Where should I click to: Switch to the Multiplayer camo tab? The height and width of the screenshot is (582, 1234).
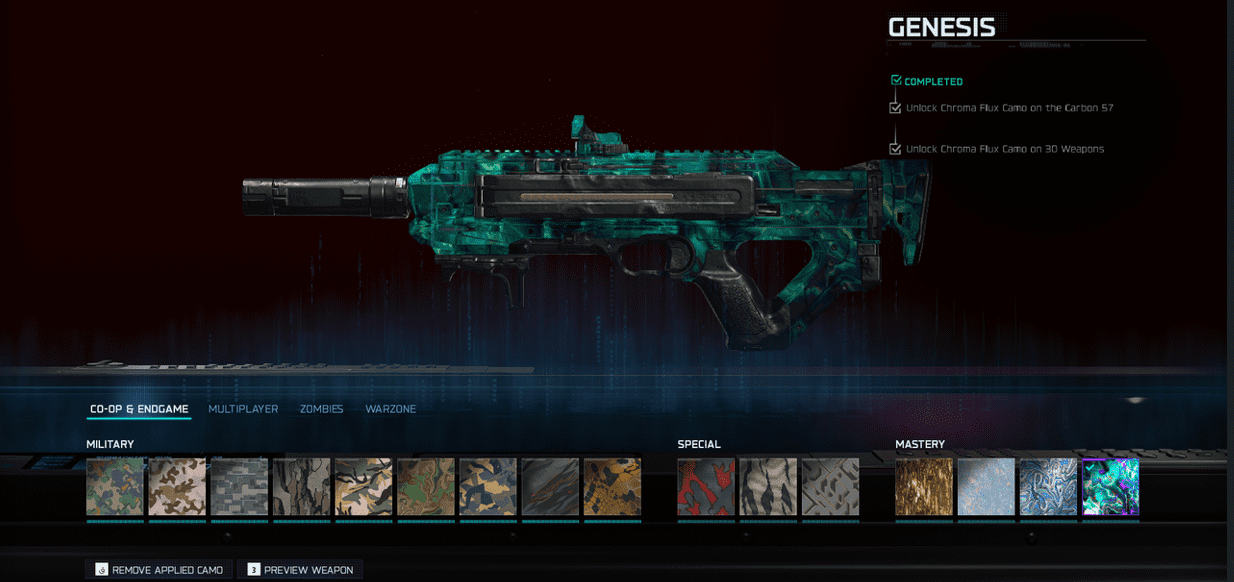pos(243,409)
